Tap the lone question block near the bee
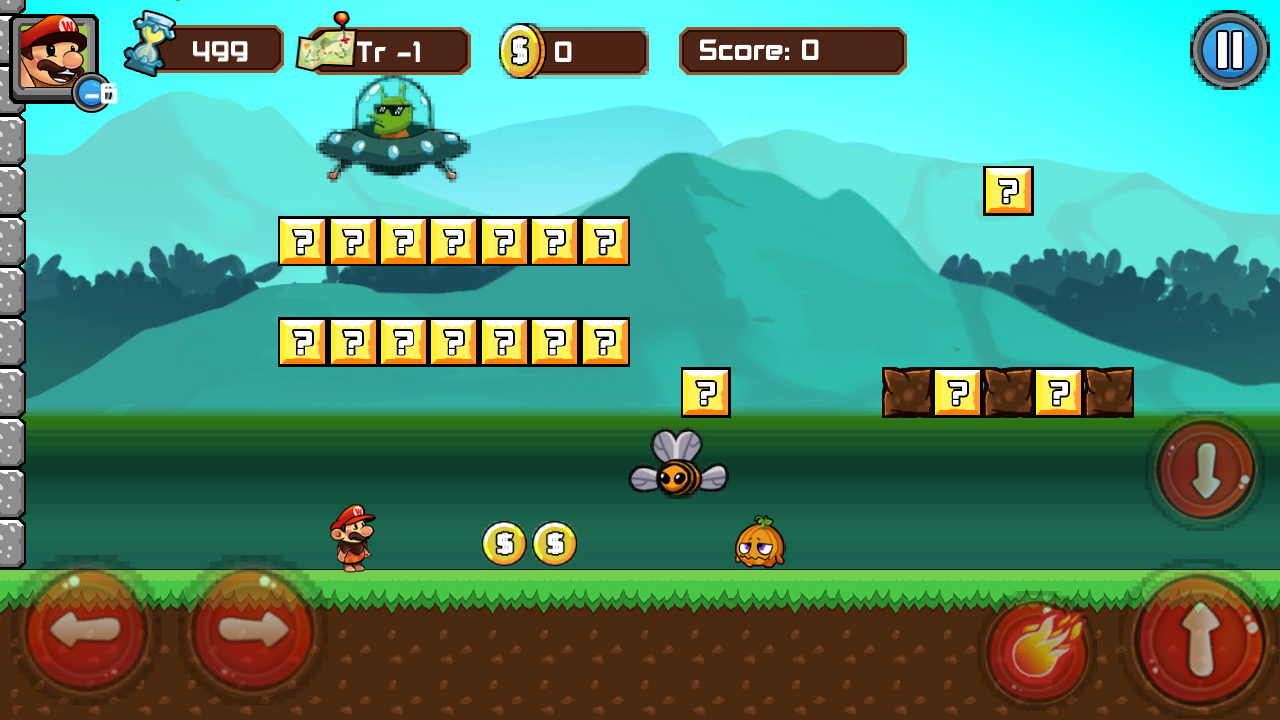The width and height of the screenshot is (1280, 720). point(706,393)
